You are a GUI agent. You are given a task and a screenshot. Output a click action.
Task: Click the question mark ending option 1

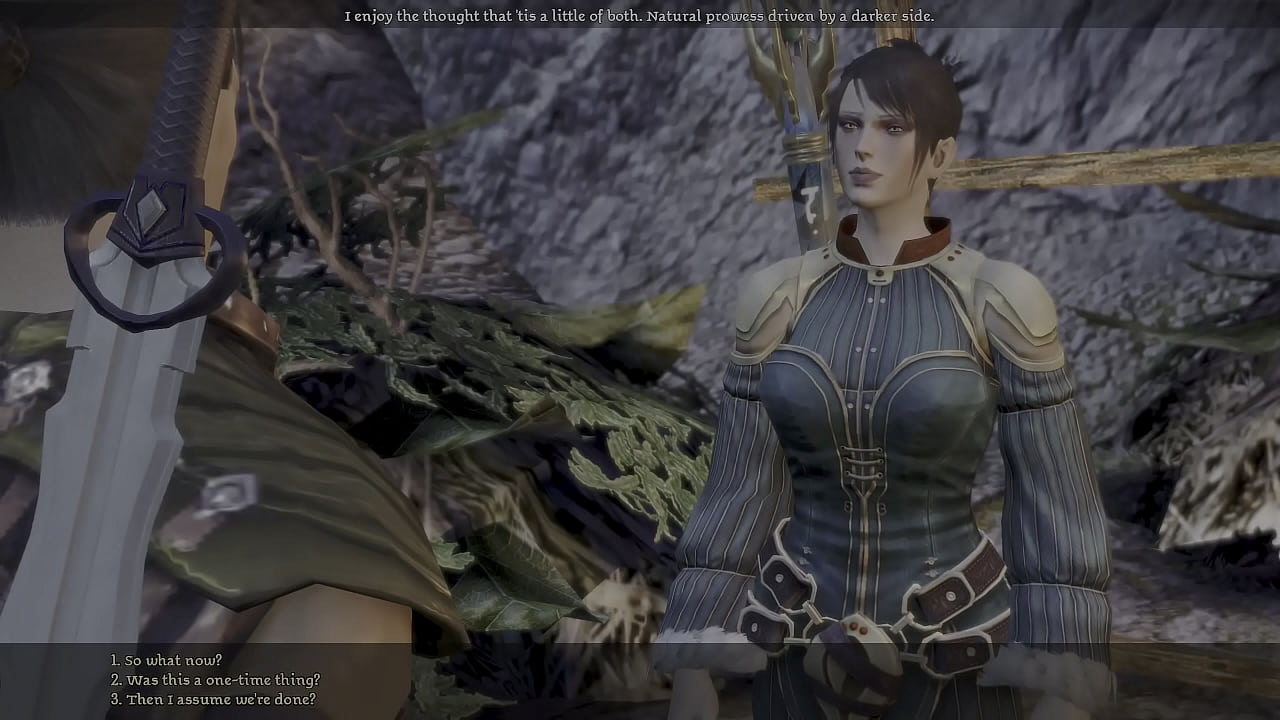[x=220, y=660]
